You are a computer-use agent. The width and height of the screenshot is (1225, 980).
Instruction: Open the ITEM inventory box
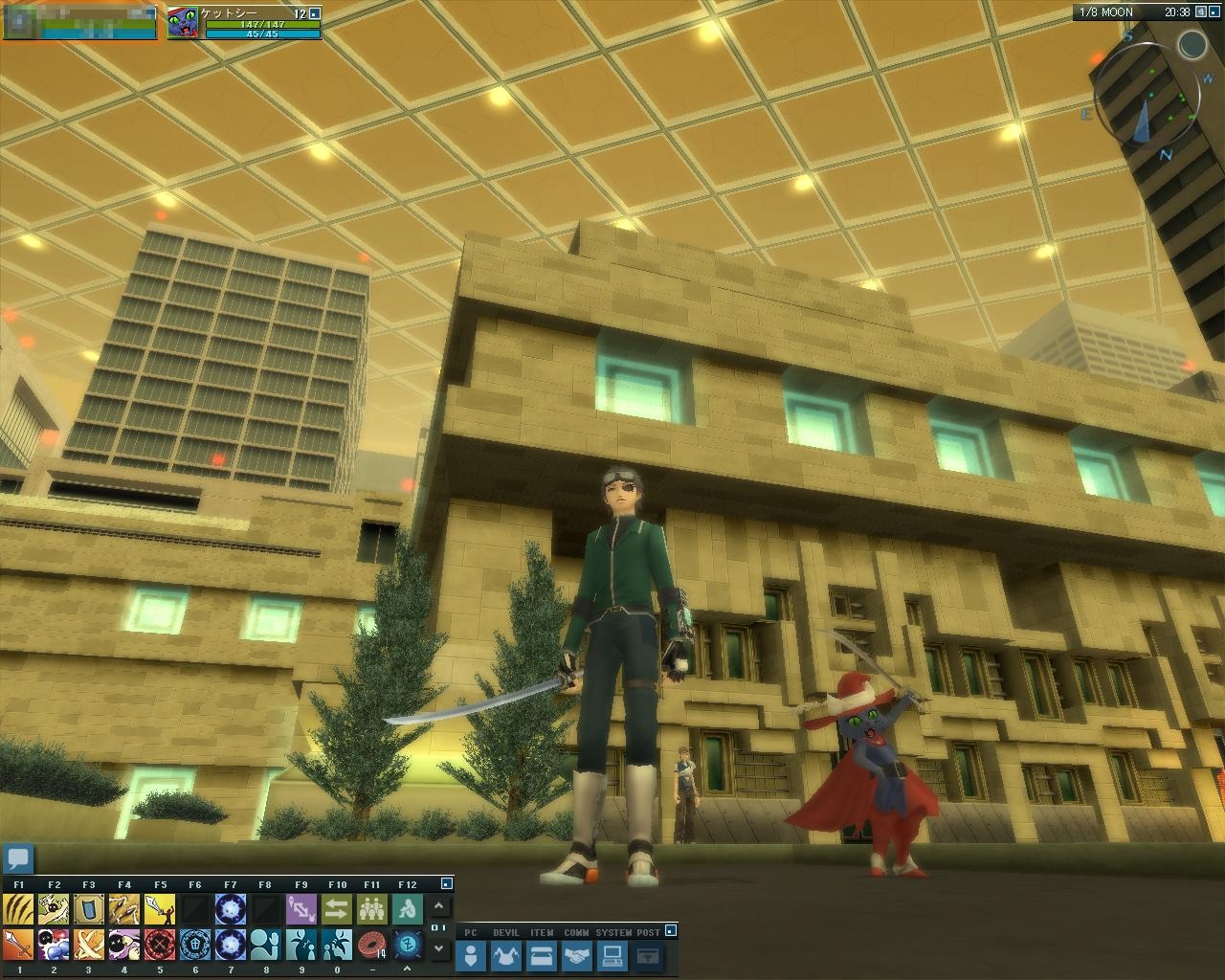click(542, 955)
